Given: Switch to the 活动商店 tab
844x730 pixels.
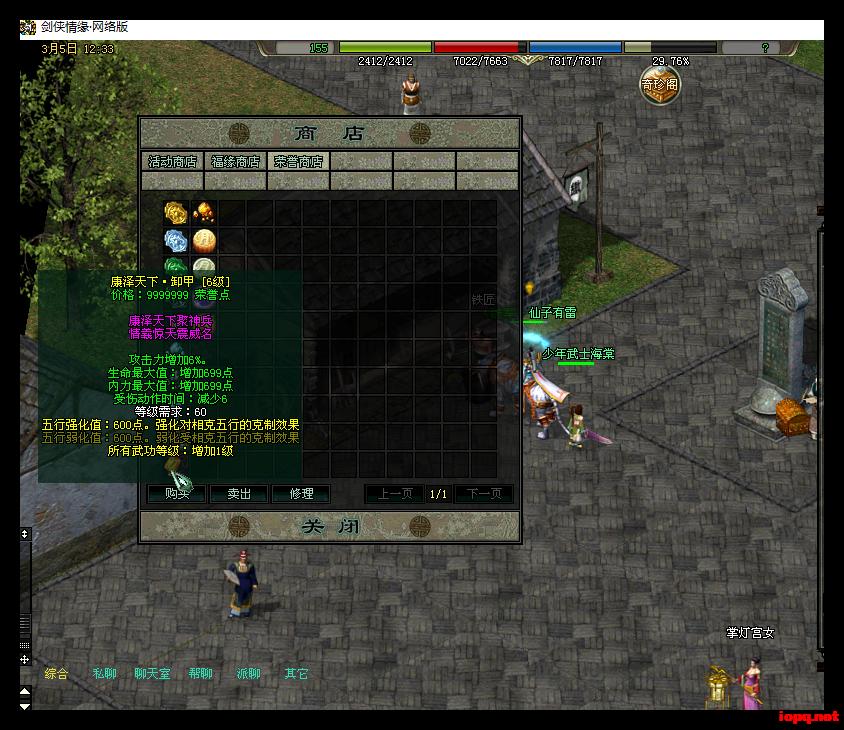Looking at the screenshot, I should [x=173, y=161].
